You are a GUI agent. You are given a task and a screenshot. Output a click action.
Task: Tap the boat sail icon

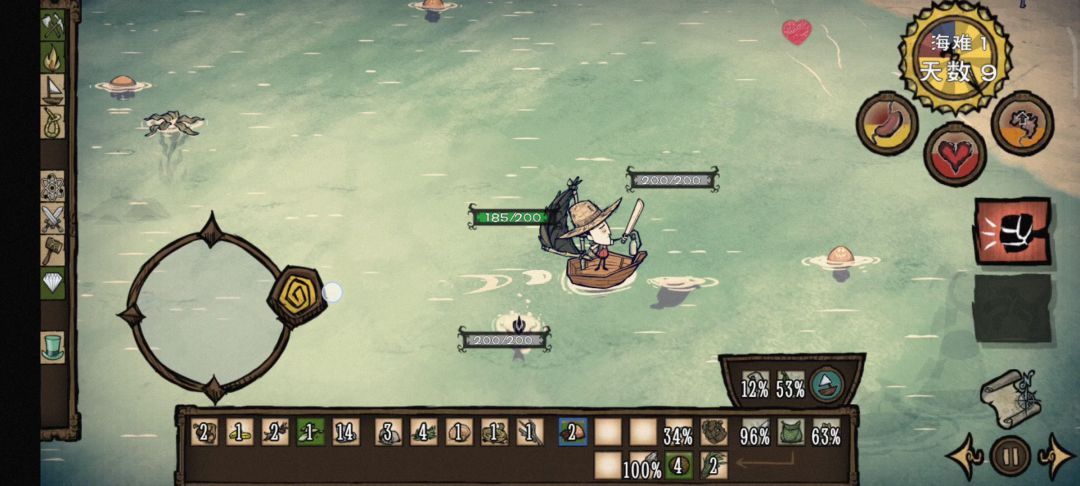pos(826,384)
